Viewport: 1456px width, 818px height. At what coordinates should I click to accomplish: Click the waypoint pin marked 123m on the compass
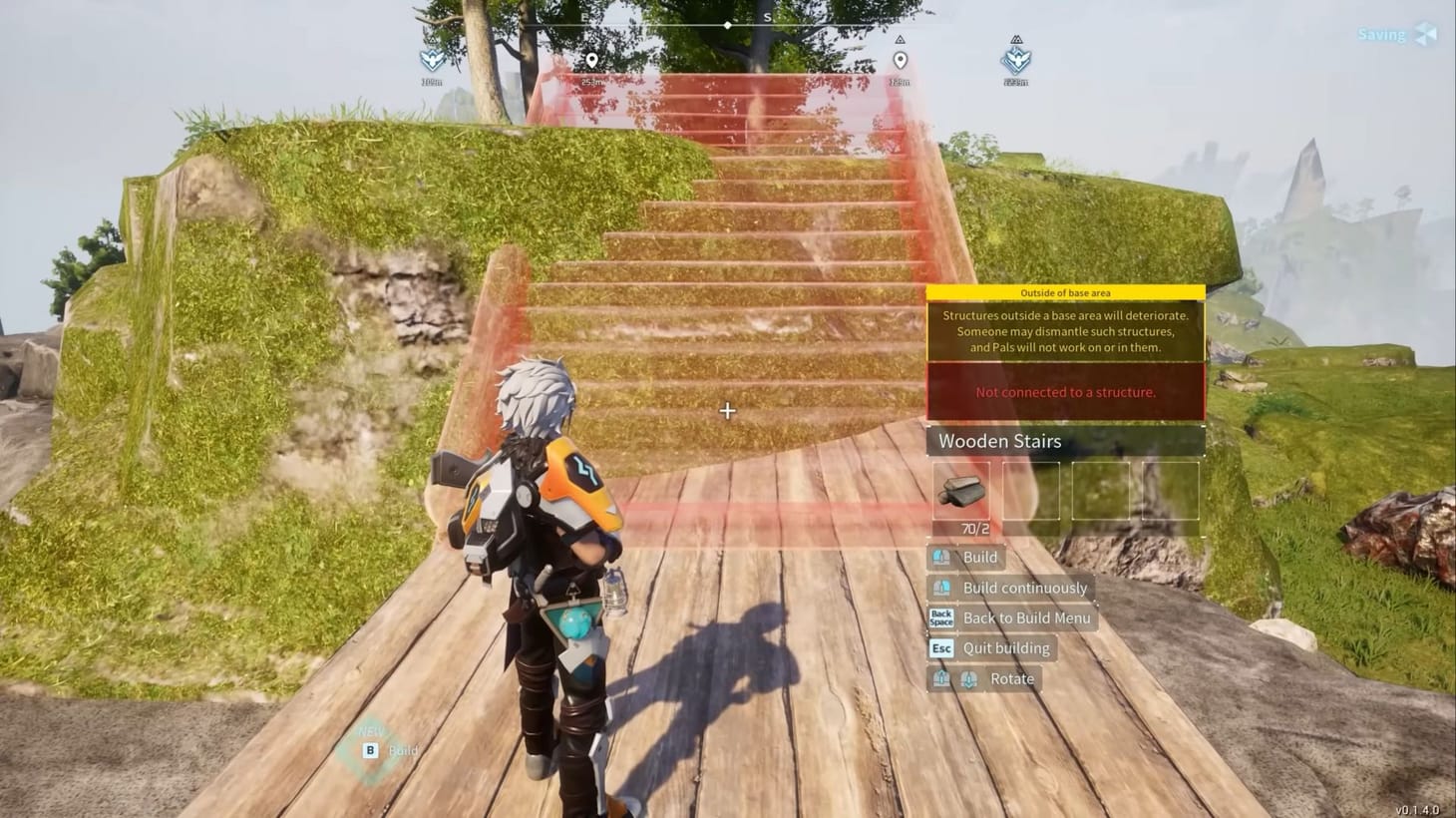(x=903, y=60)
